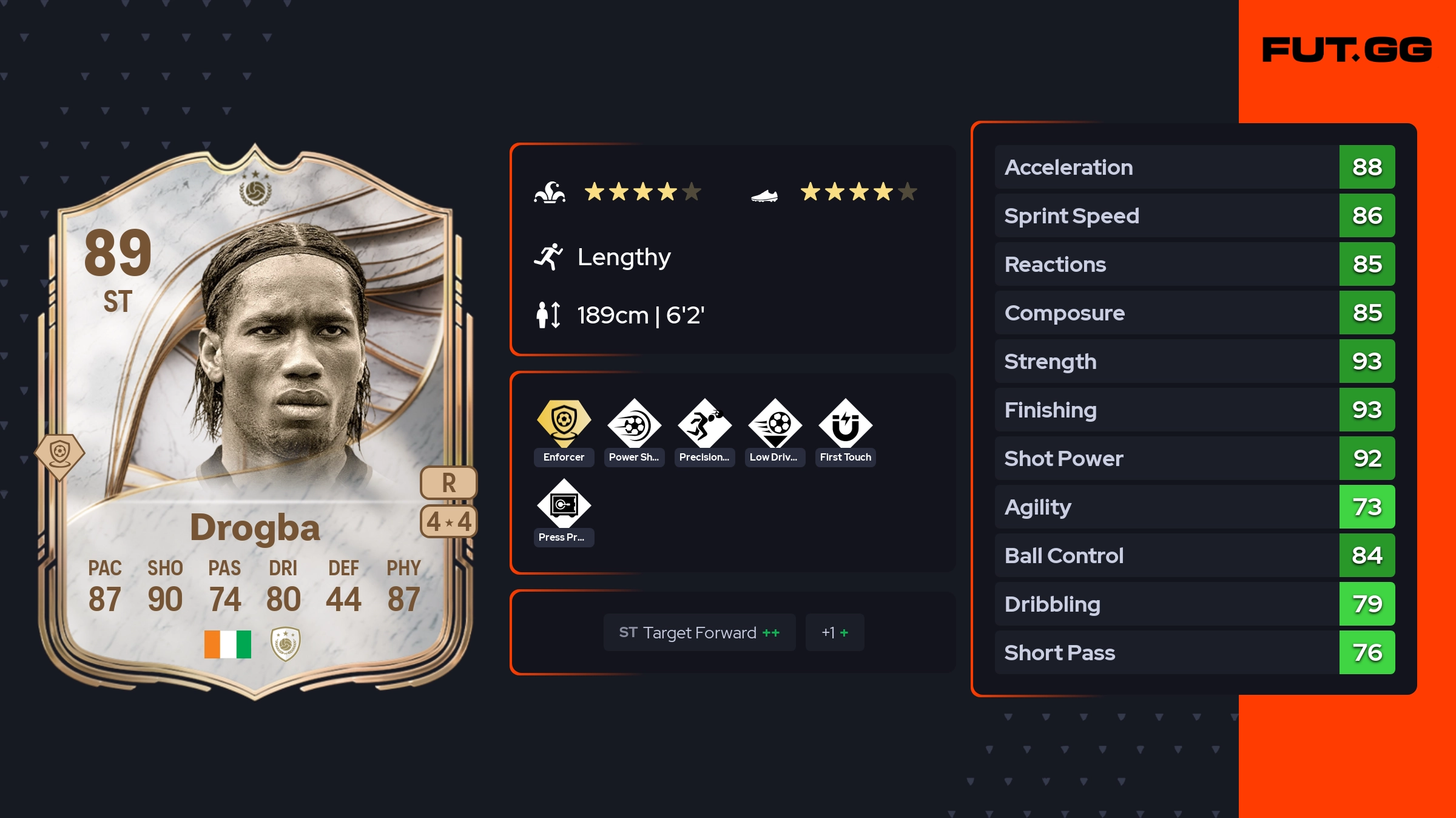Open the FUT.GG logo
This screenshot has width=1456, height=818.
(x=1347, y=50)
